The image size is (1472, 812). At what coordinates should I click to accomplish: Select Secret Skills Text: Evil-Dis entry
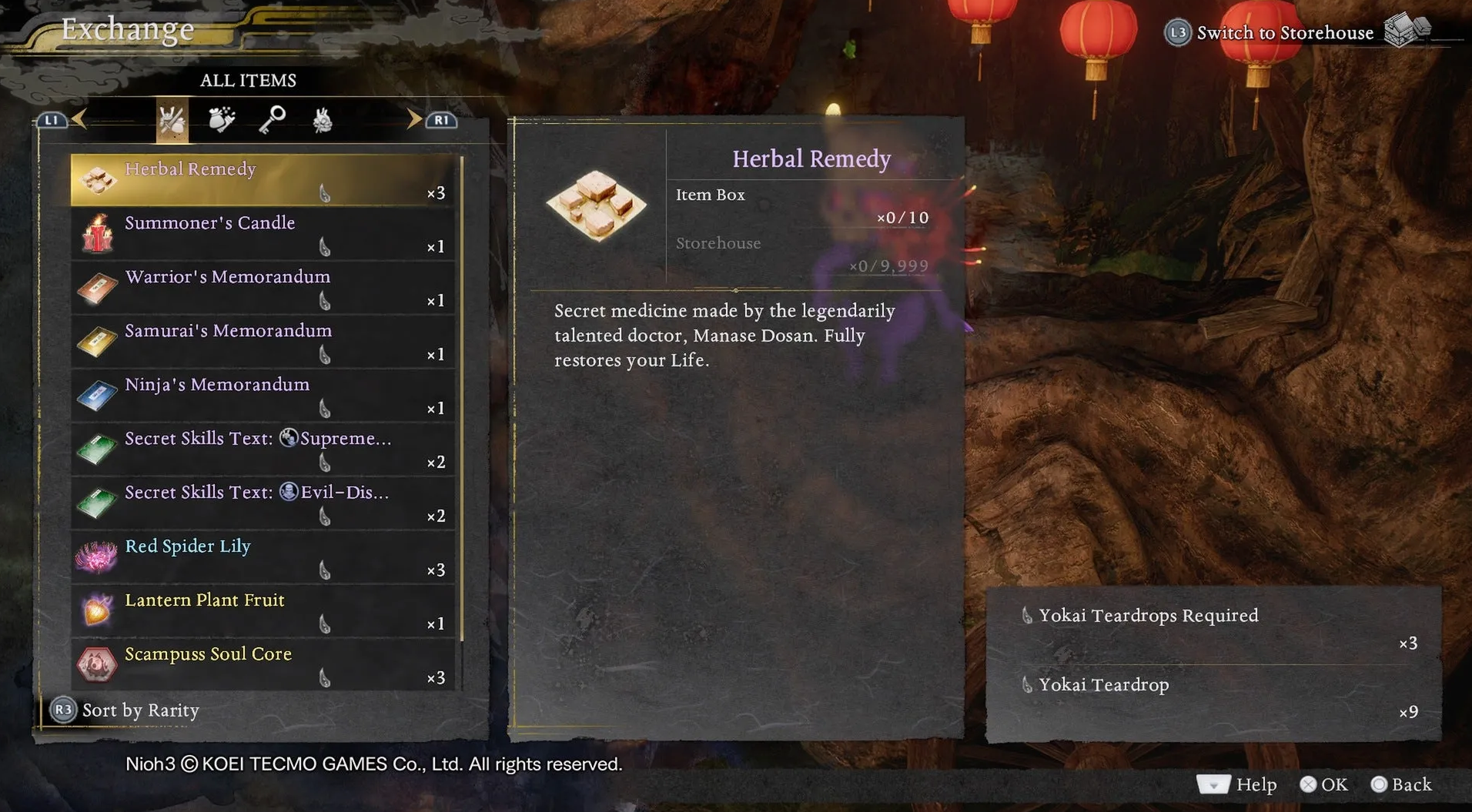262,503
